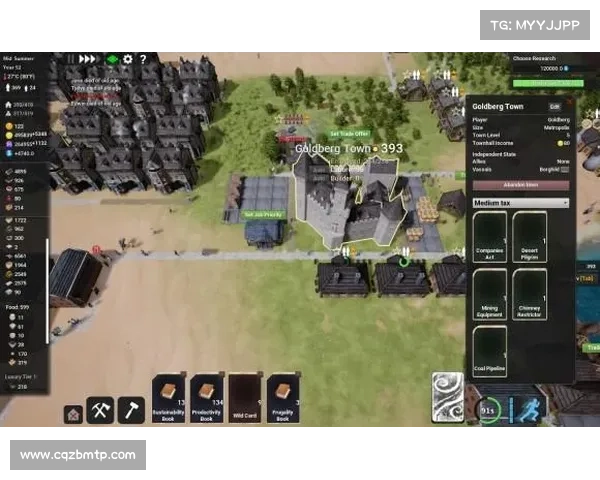The width and height of the screenshot is (600, 480).
Task: Pause the game with the pause button
Action: 72,59
